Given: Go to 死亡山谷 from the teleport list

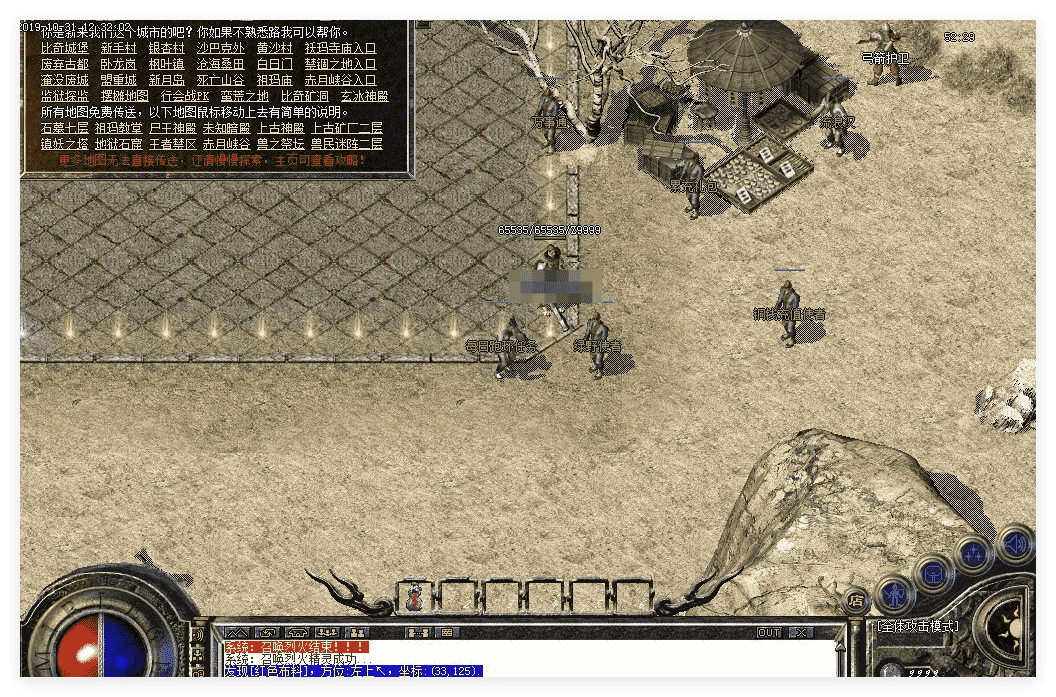Looking at the screenshot, I should pyautogui.click(x=220, y=80).
